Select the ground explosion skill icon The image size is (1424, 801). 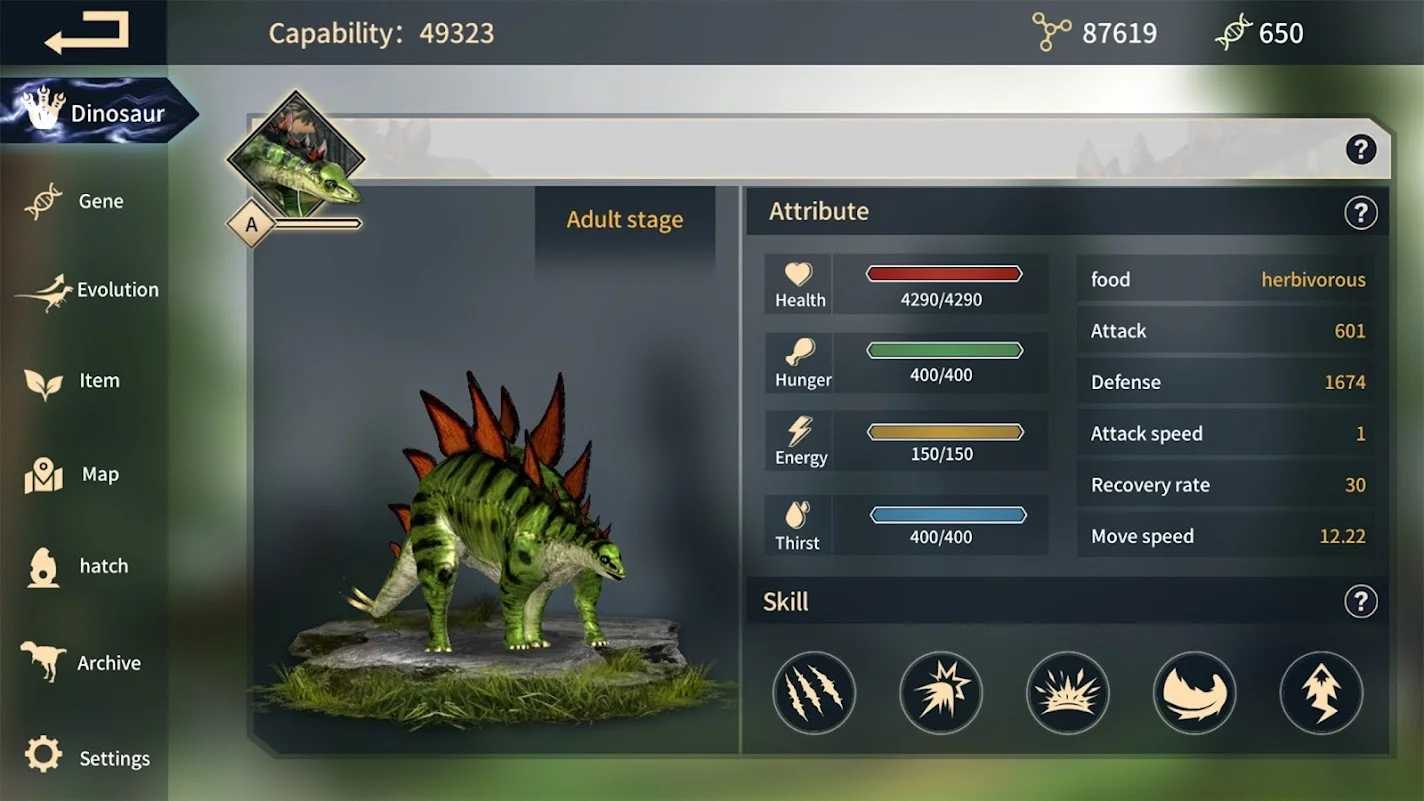1068,693
